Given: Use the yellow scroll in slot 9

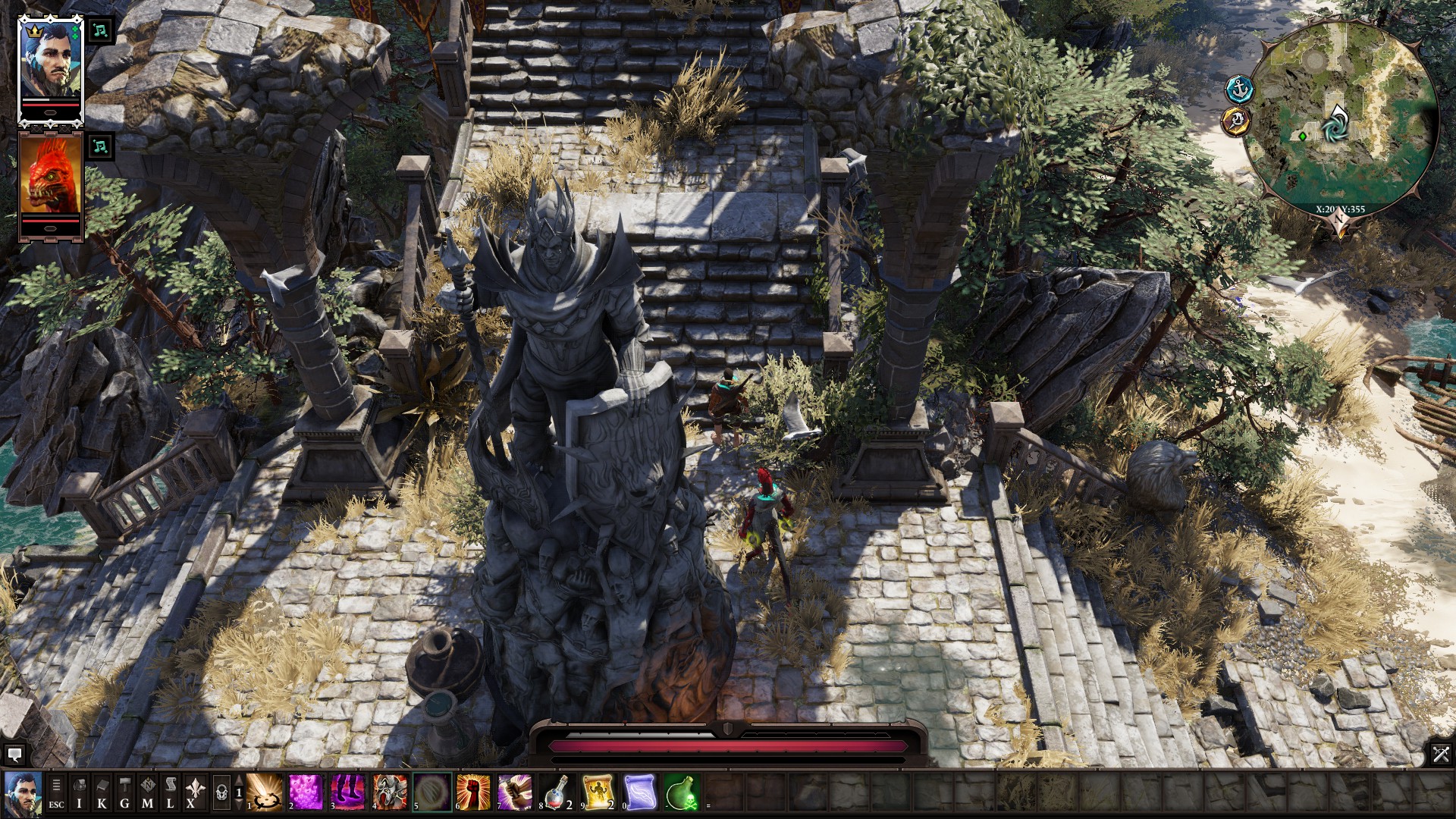Looking at the screenshot, I should coord(598,792).
